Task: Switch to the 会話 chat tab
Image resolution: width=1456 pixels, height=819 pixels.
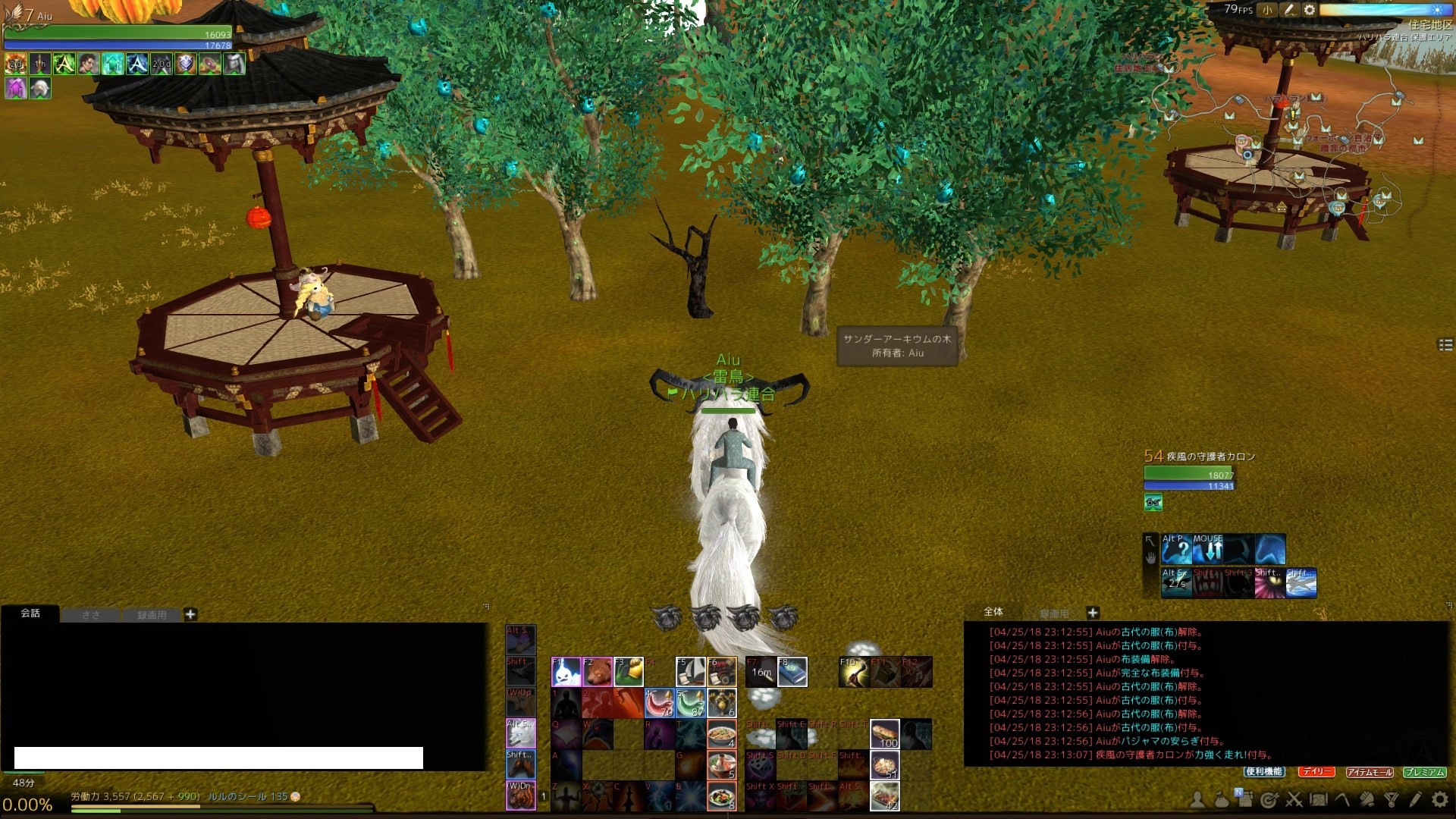Action: [30, 613]
